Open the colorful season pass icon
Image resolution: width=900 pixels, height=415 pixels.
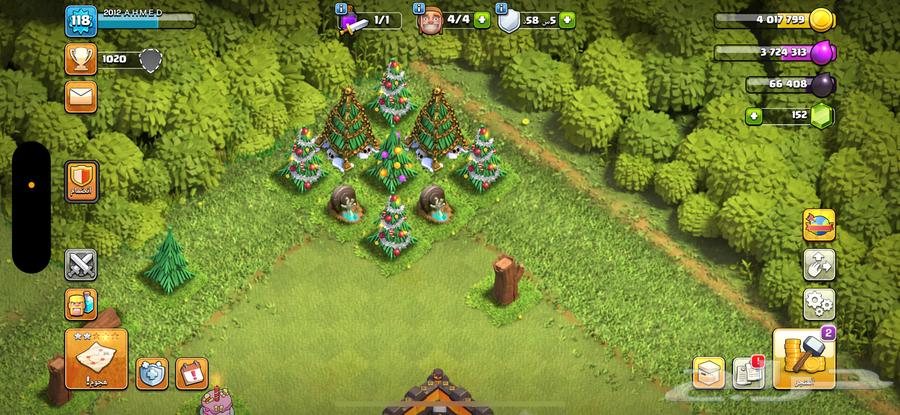coord(819,225)
